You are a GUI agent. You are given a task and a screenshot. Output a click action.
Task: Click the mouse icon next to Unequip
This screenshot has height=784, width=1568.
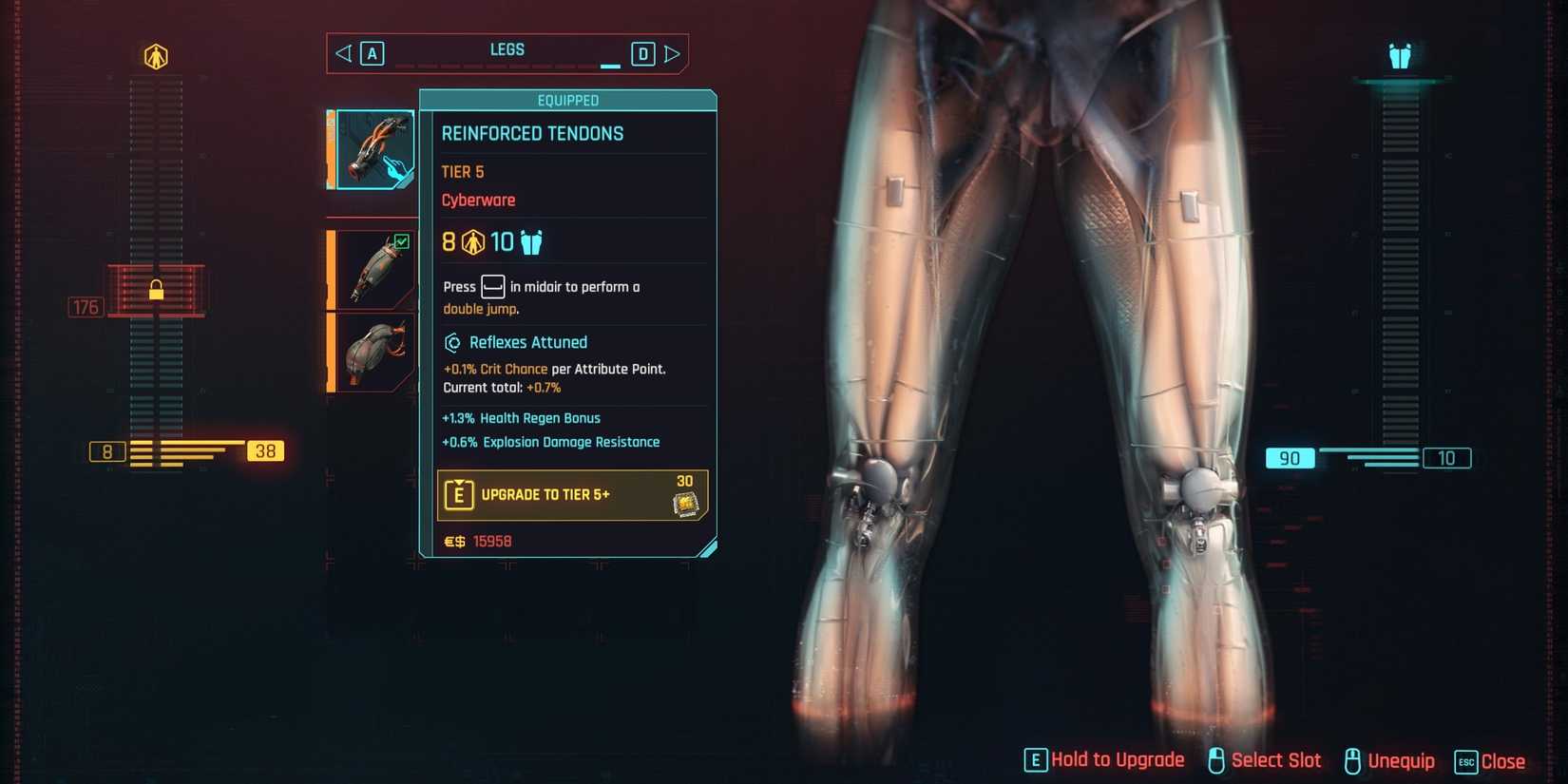(x=1353, y=759)
